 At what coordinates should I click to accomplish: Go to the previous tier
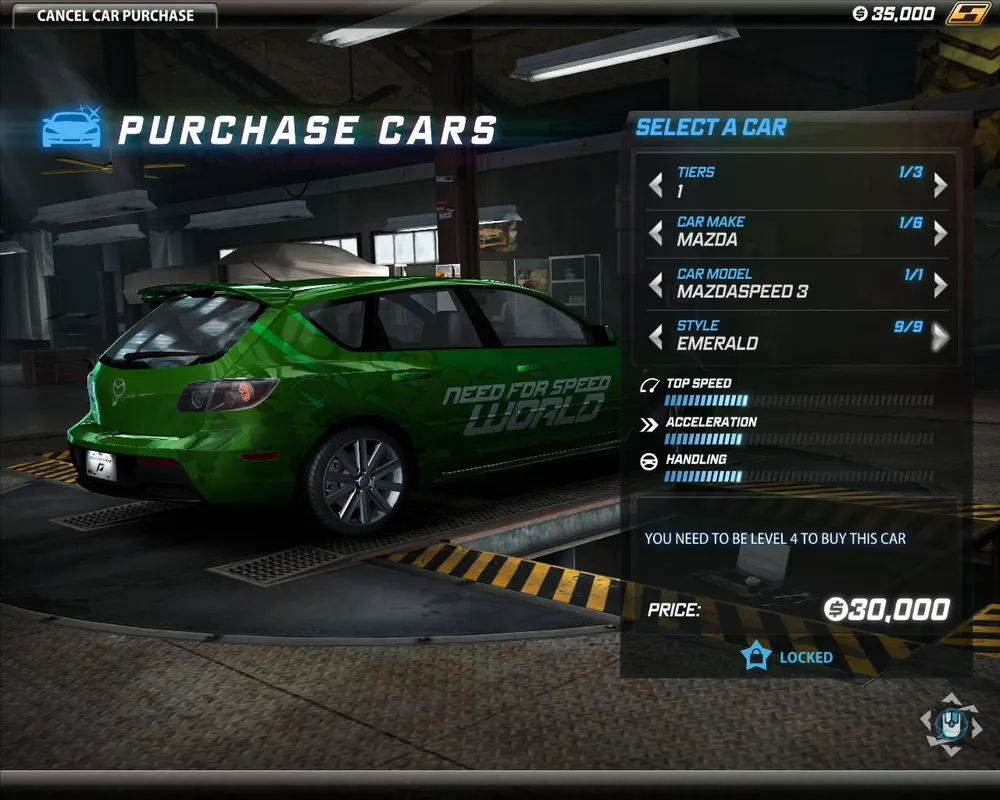pyautogui.click(x=656, y=185)
